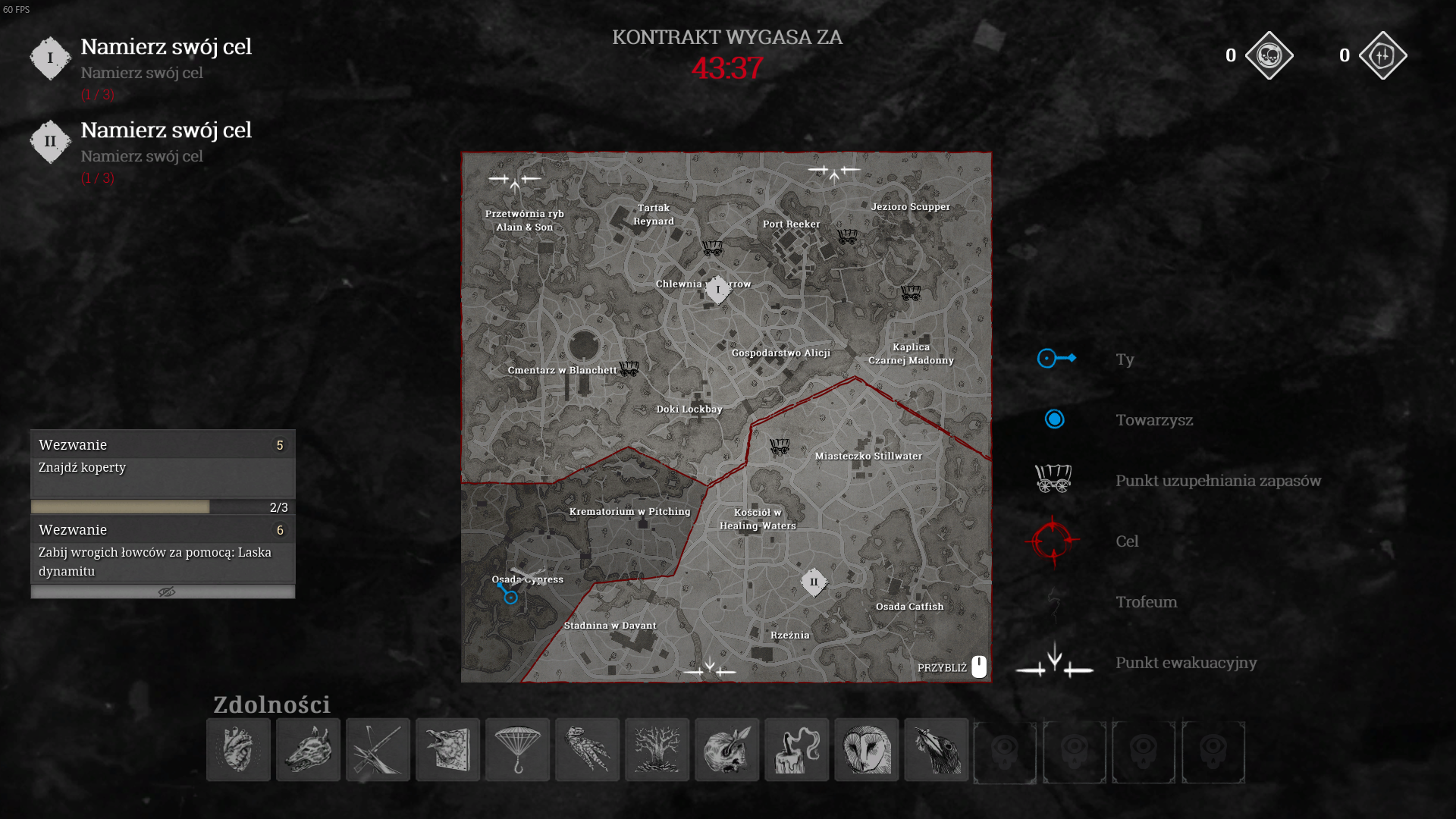The height and width of the screenshot is (819, 1456).
Task: Select the heart ability icon in Zdolności
Action: coord(238,750)
